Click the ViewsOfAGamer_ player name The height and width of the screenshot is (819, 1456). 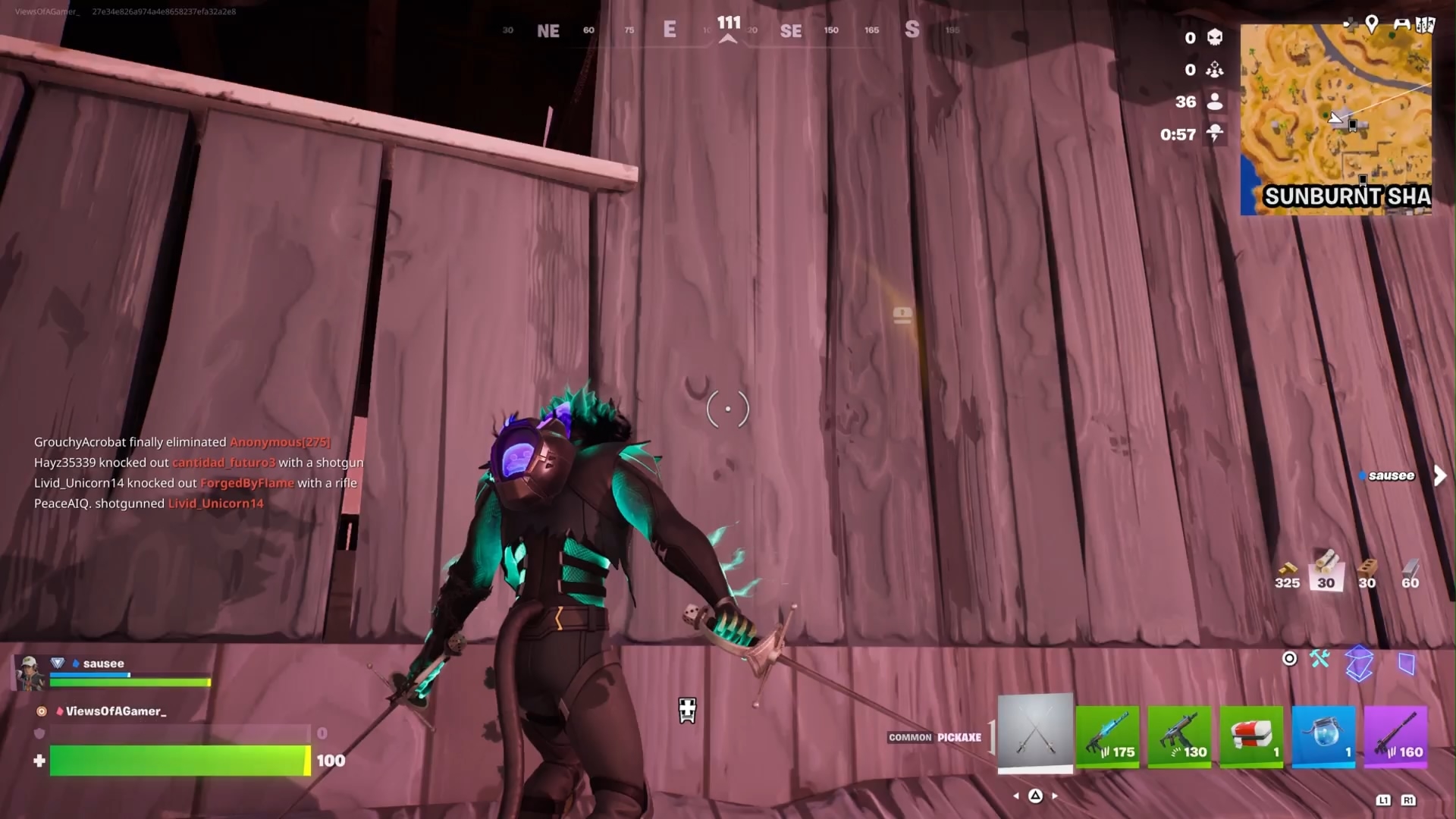click(x=115, y=711)
